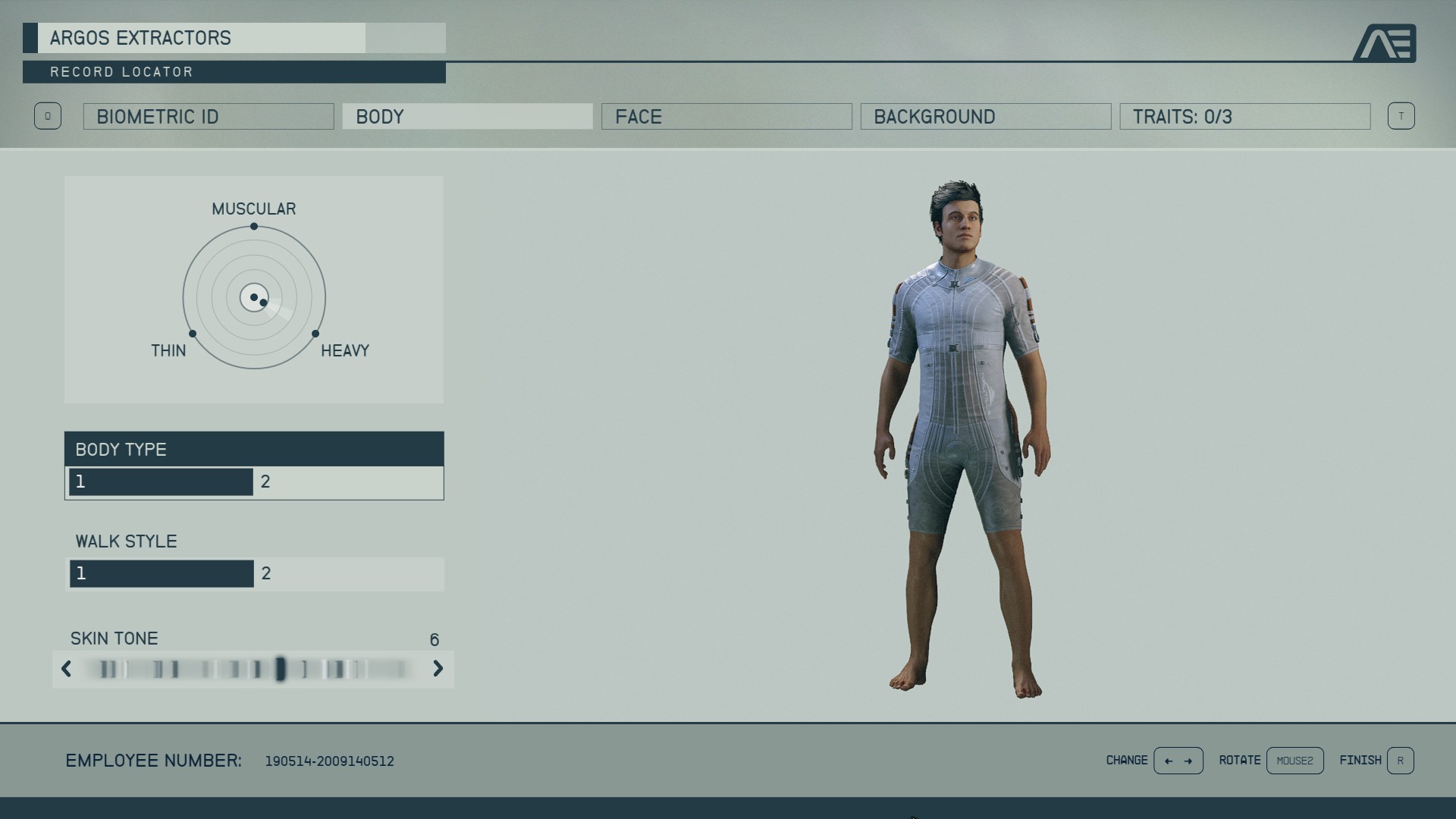
Task: Click the R key icon next to Finish
Action: (x=1402, y=761)
